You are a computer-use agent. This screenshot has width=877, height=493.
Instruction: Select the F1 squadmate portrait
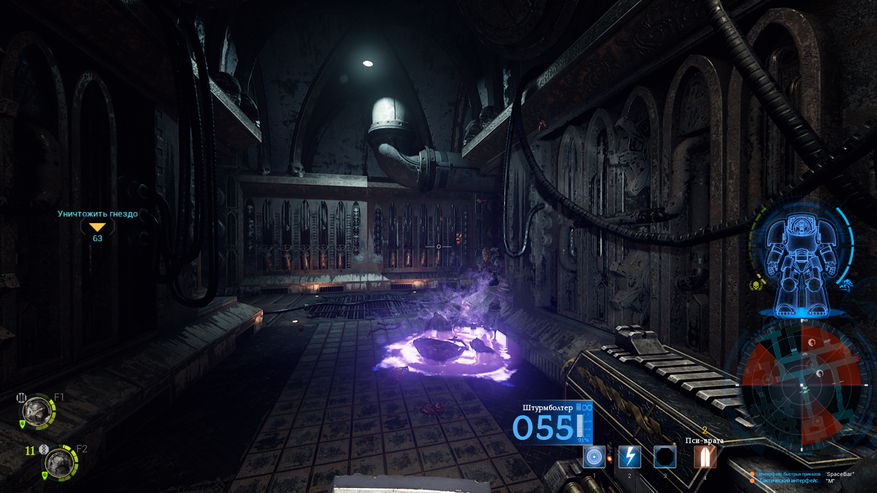[39, 408]
